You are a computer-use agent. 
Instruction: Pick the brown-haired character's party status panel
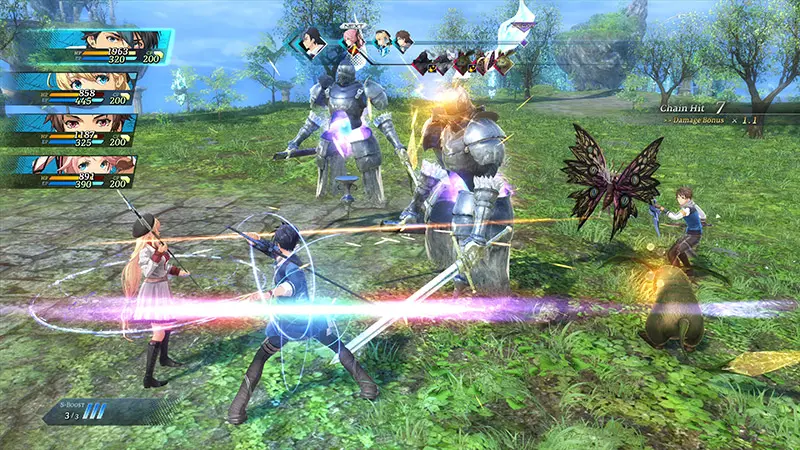78,131
